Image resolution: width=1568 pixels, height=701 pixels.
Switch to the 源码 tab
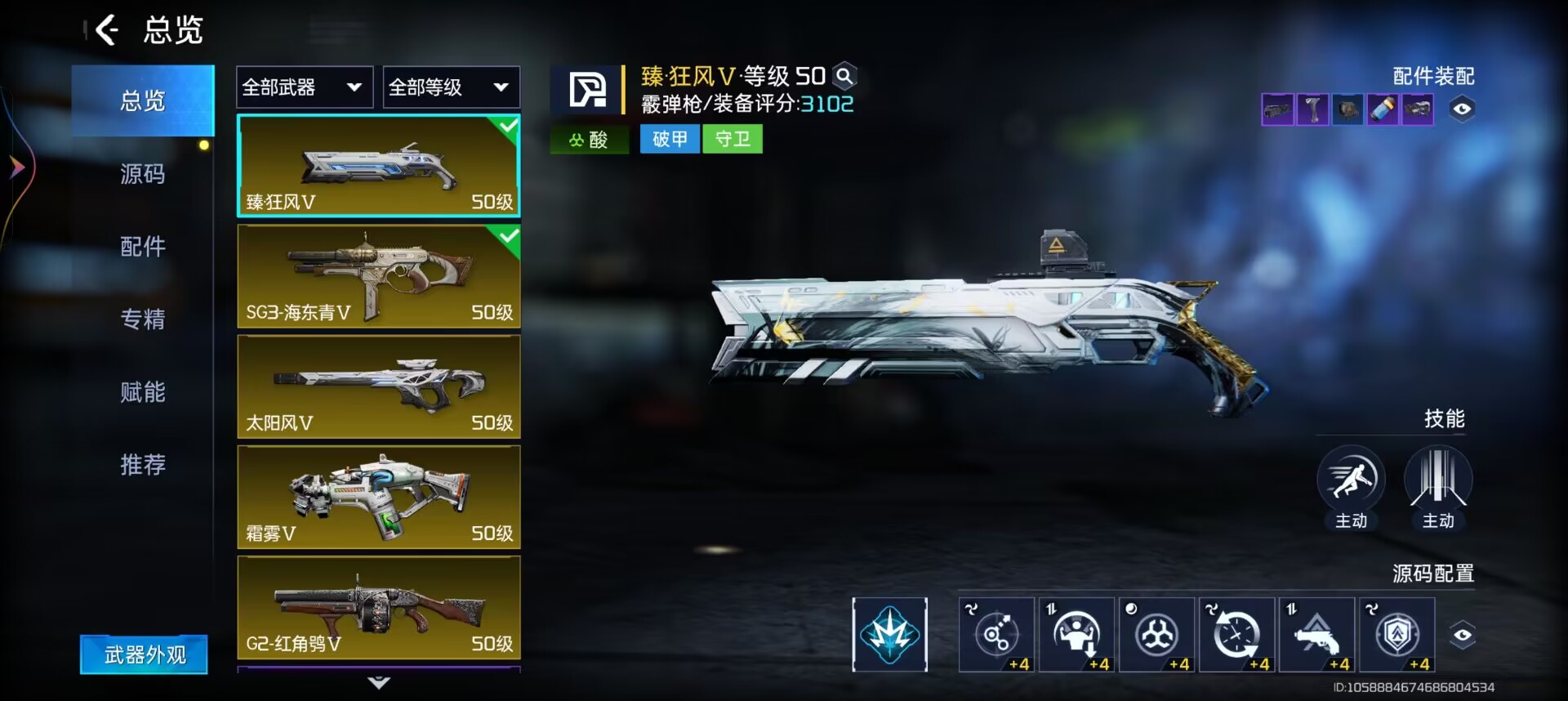(143, 174)
